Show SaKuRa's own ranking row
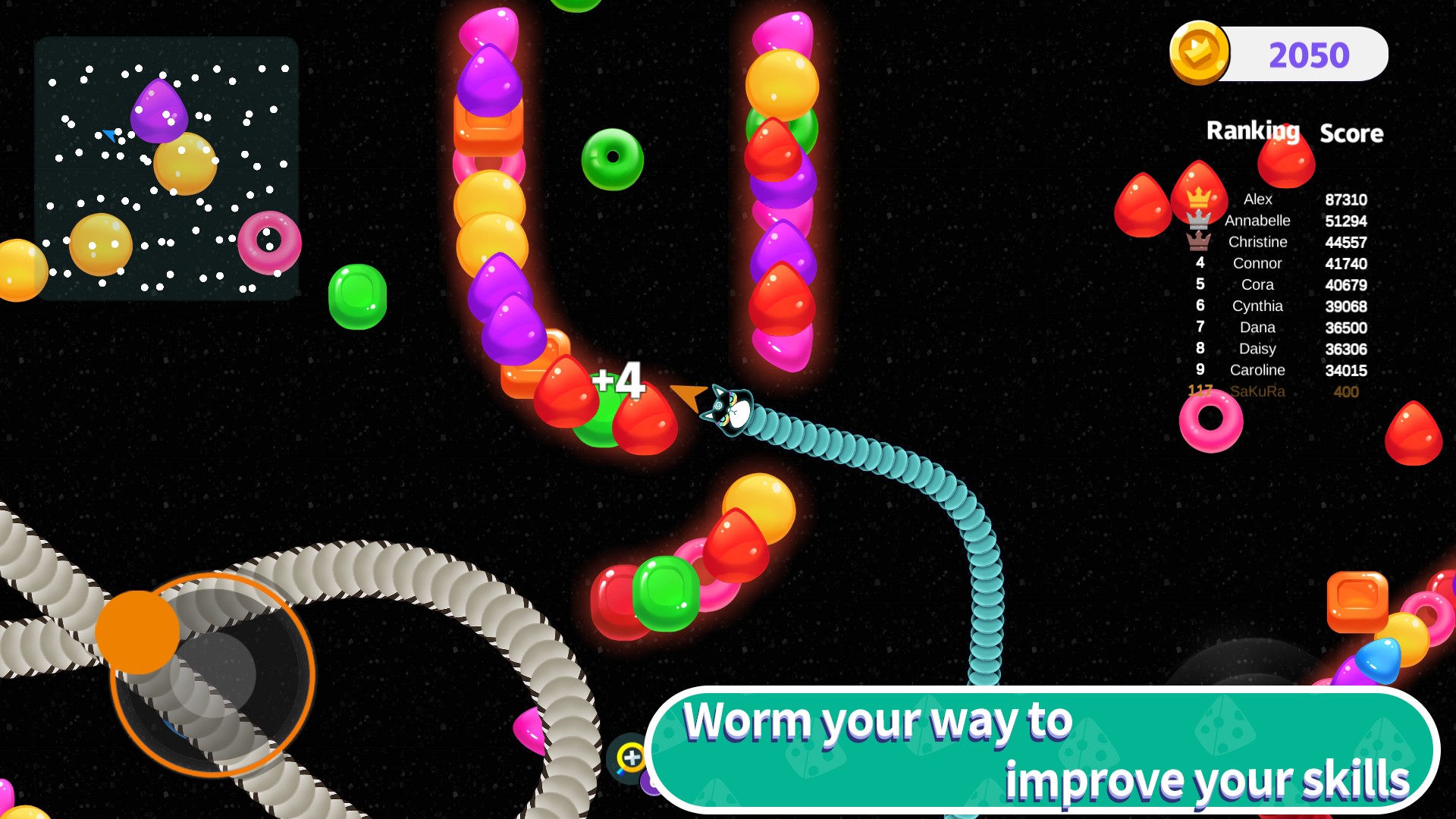 tap(1276, 391)
